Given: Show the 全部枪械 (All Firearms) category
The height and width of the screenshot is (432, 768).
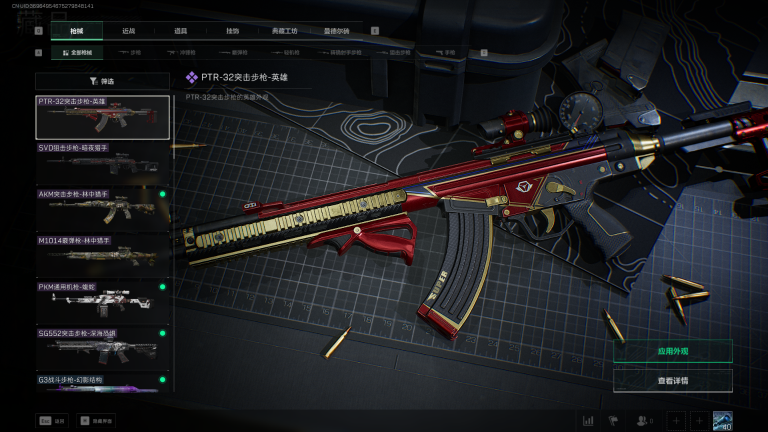Looking at the screenshot, I should 80,52.
